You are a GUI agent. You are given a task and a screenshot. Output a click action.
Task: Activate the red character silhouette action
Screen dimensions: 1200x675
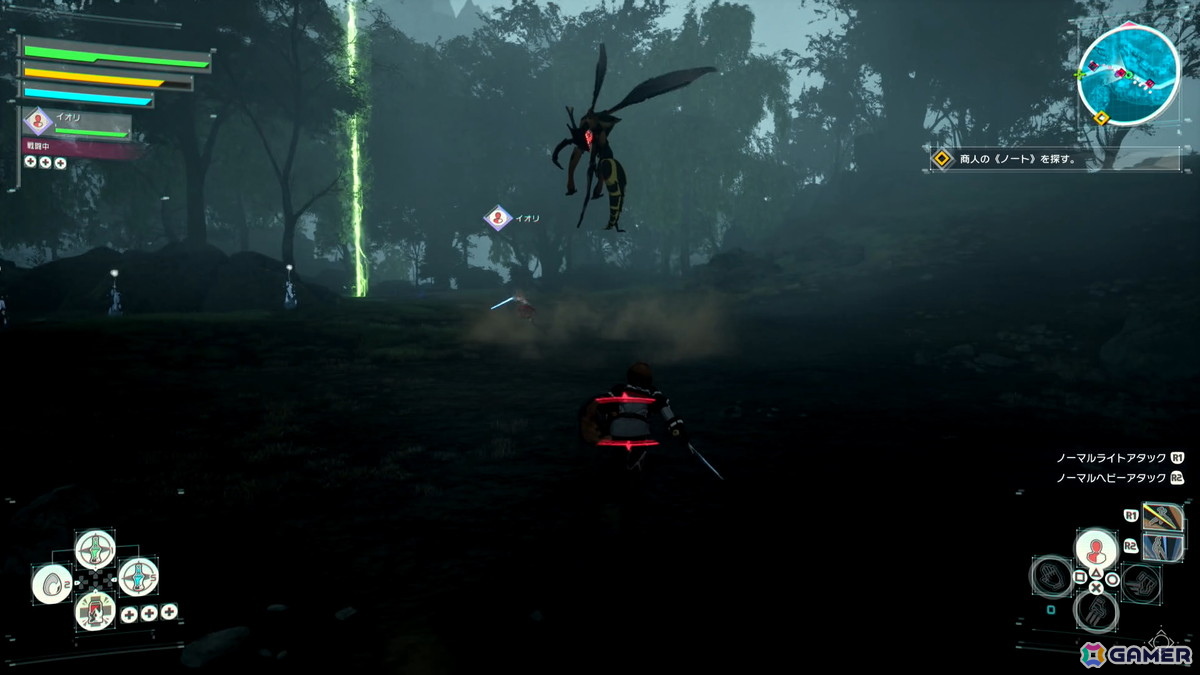1096,549
